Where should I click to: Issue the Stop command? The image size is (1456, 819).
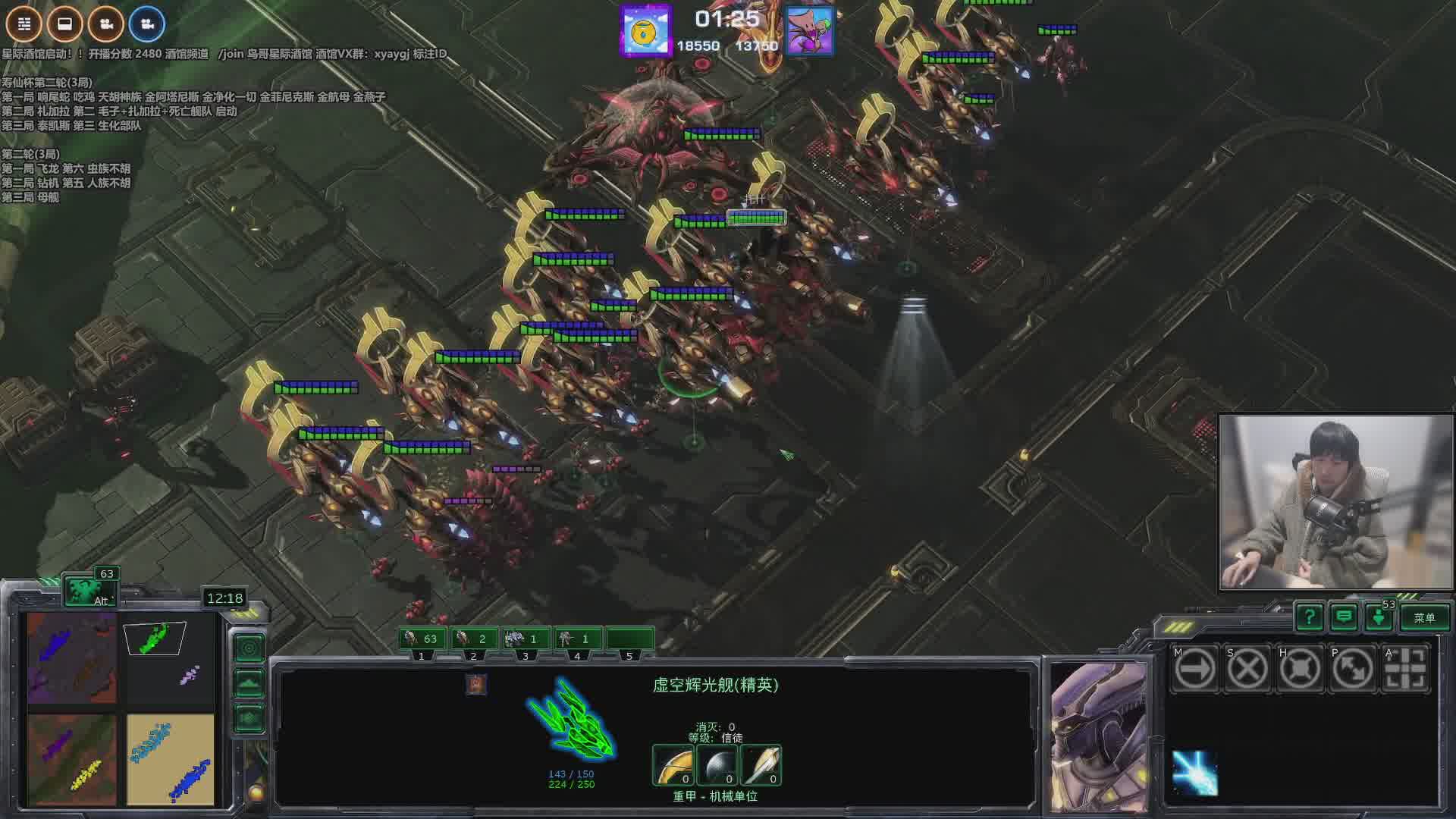click(x=1247, y=669)
